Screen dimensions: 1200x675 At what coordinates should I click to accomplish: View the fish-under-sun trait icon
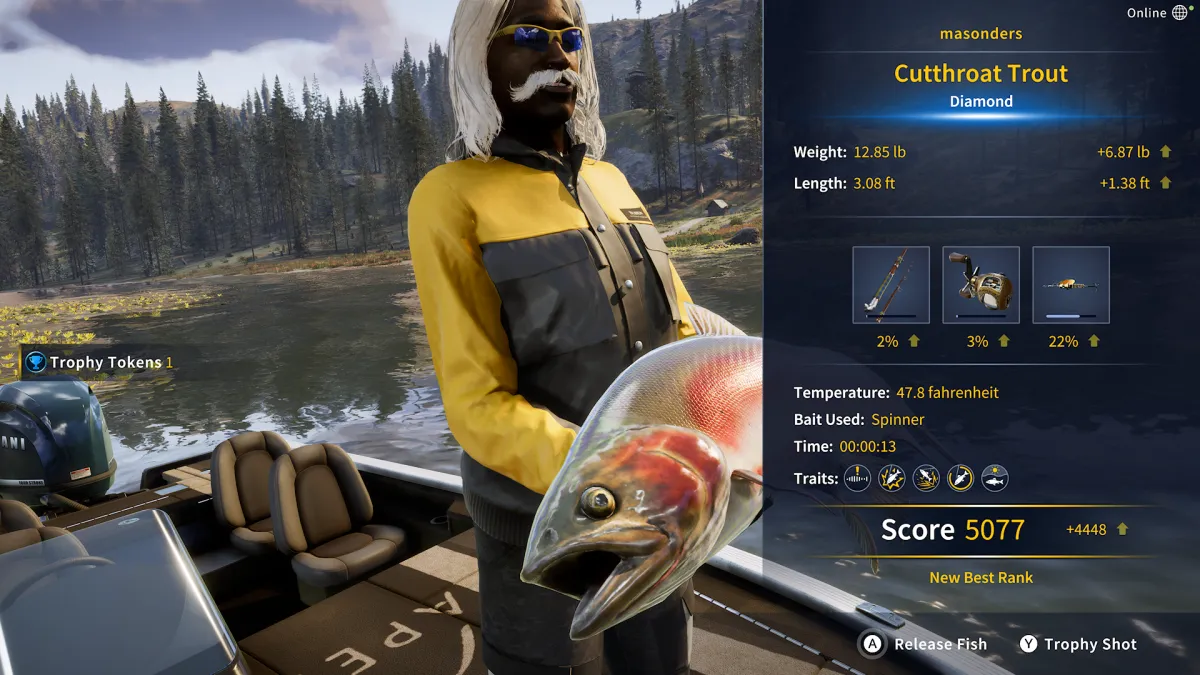coord(995,478)
